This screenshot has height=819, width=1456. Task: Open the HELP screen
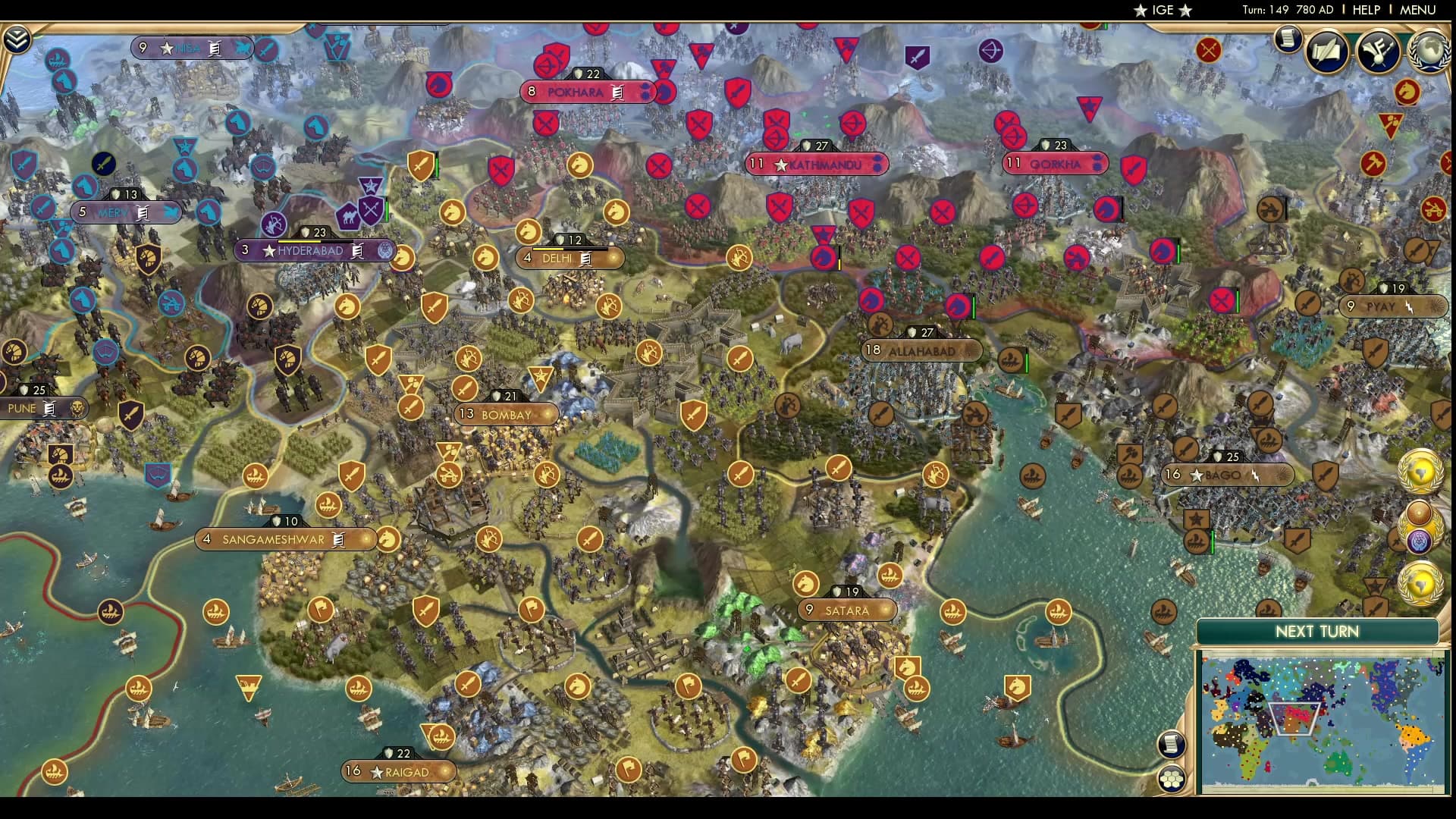click(1367, 11)
